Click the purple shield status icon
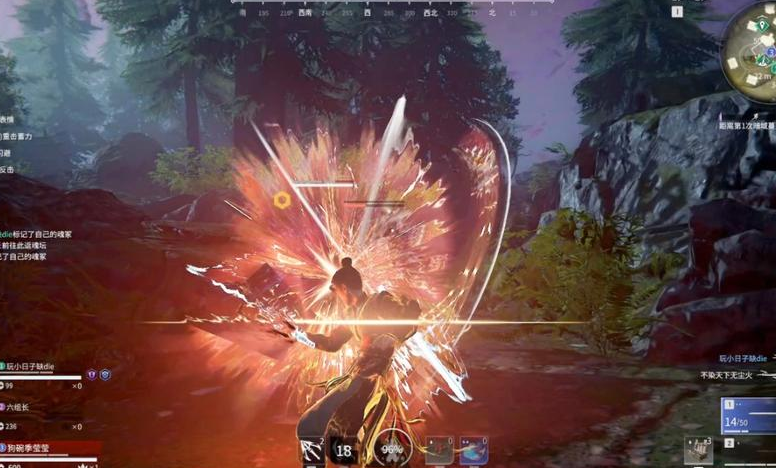This screenshot has width=776, height=468. tap(91, 374)
